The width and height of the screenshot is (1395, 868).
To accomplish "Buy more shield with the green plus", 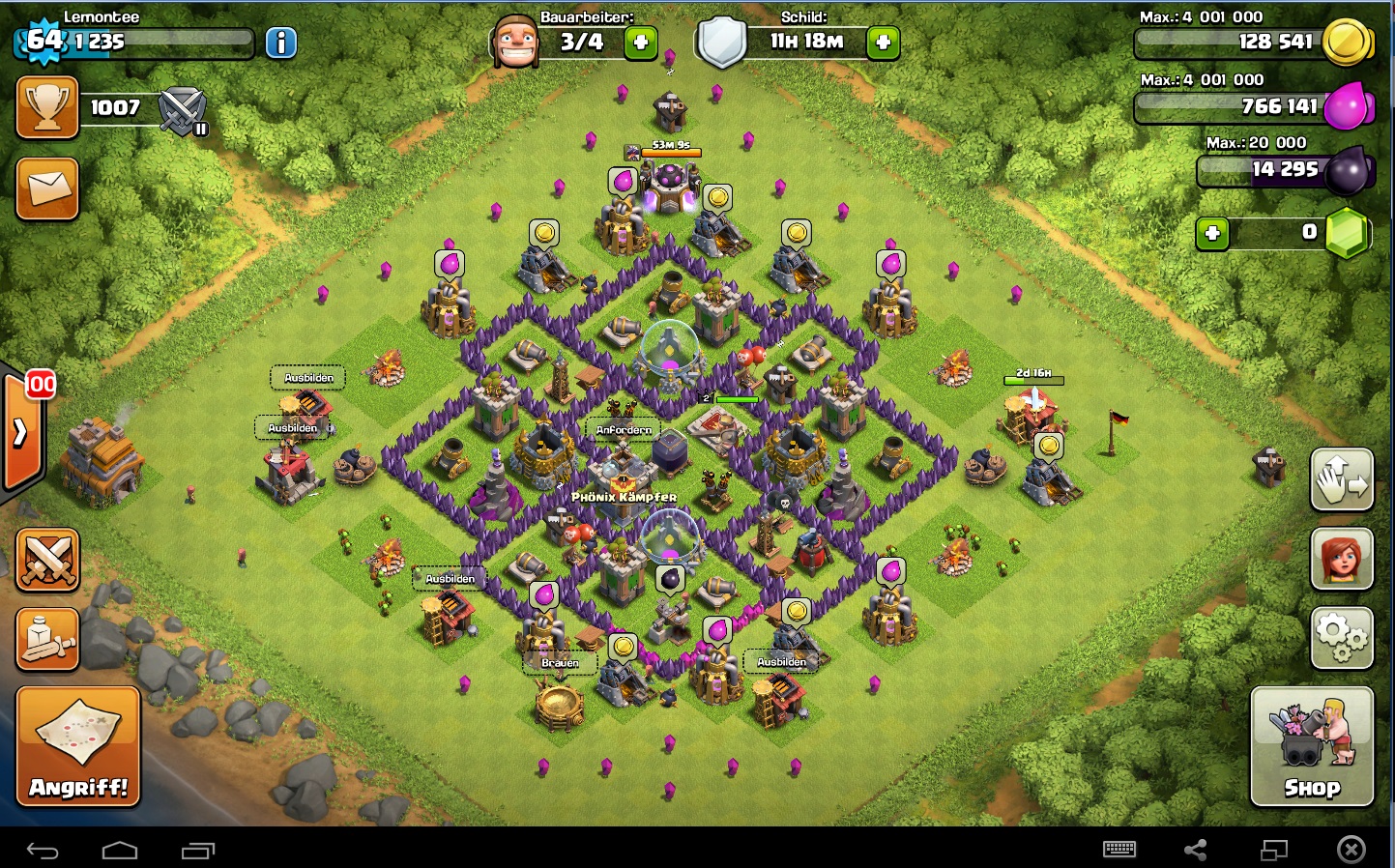I will pyautogui.click(x=883, y=43).
